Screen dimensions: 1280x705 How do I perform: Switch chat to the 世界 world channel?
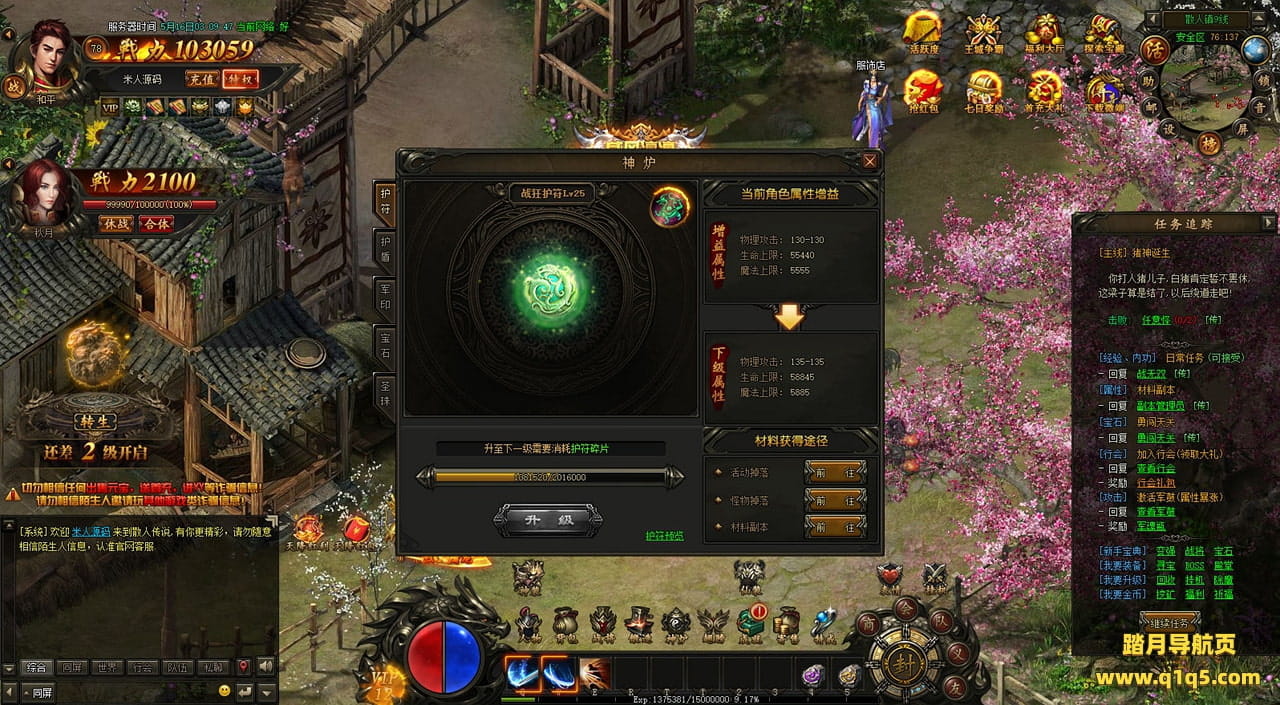coord(105,667)
